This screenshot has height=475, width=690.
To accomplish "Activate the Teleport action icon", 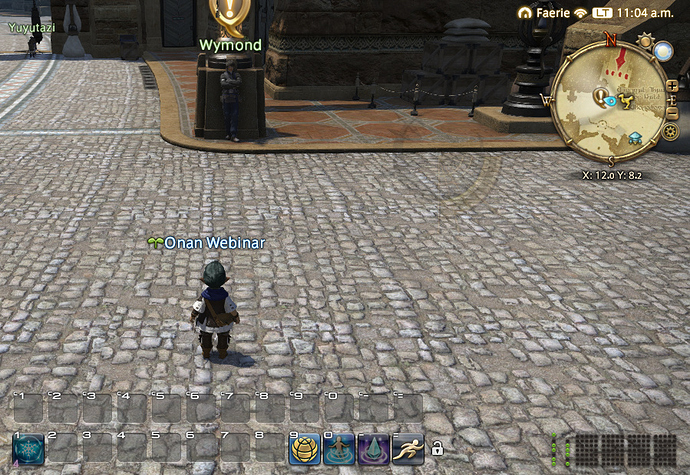I will tap(339, 449).
